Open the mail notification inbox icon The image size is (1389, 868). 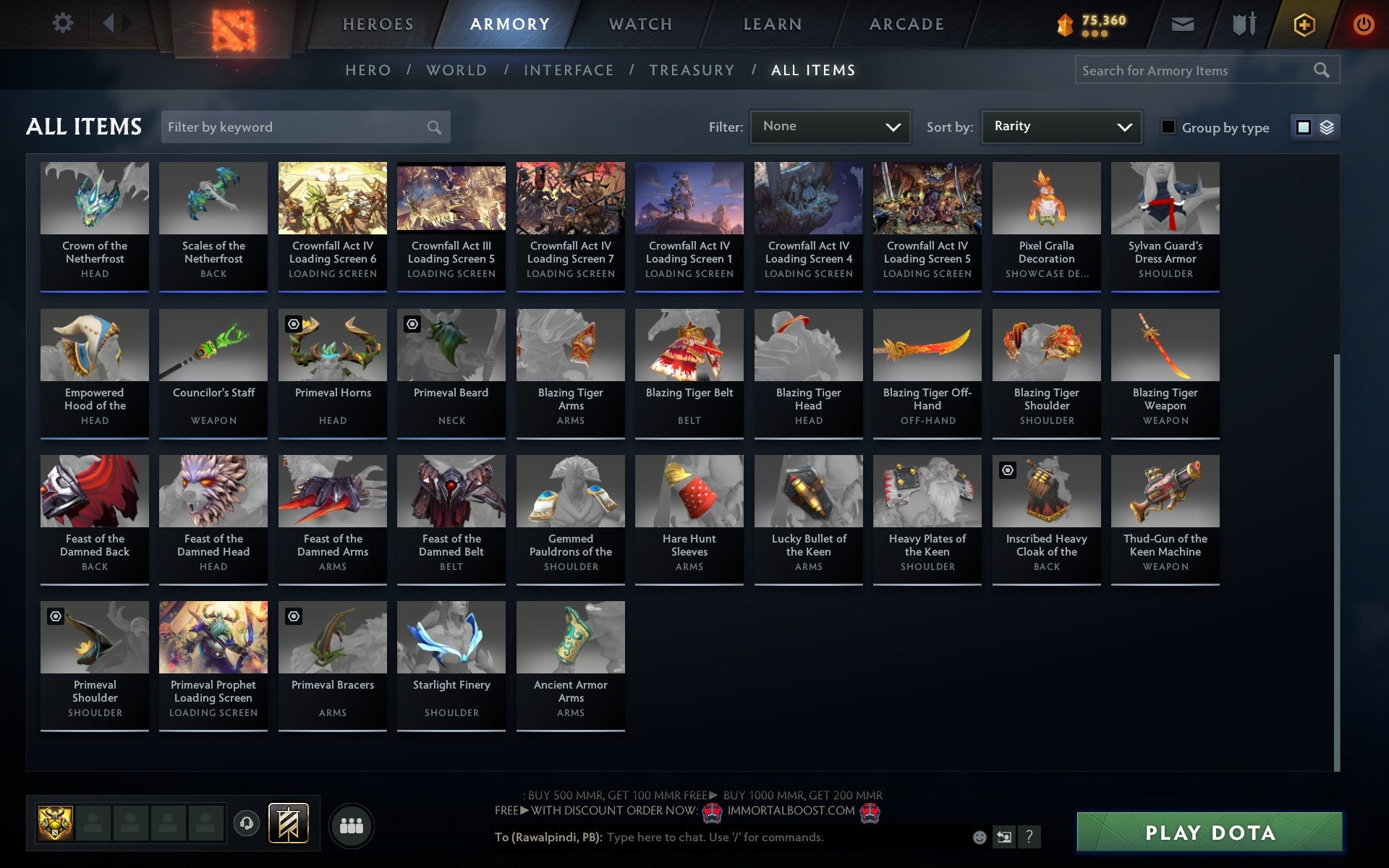[x=1181, y=23]
